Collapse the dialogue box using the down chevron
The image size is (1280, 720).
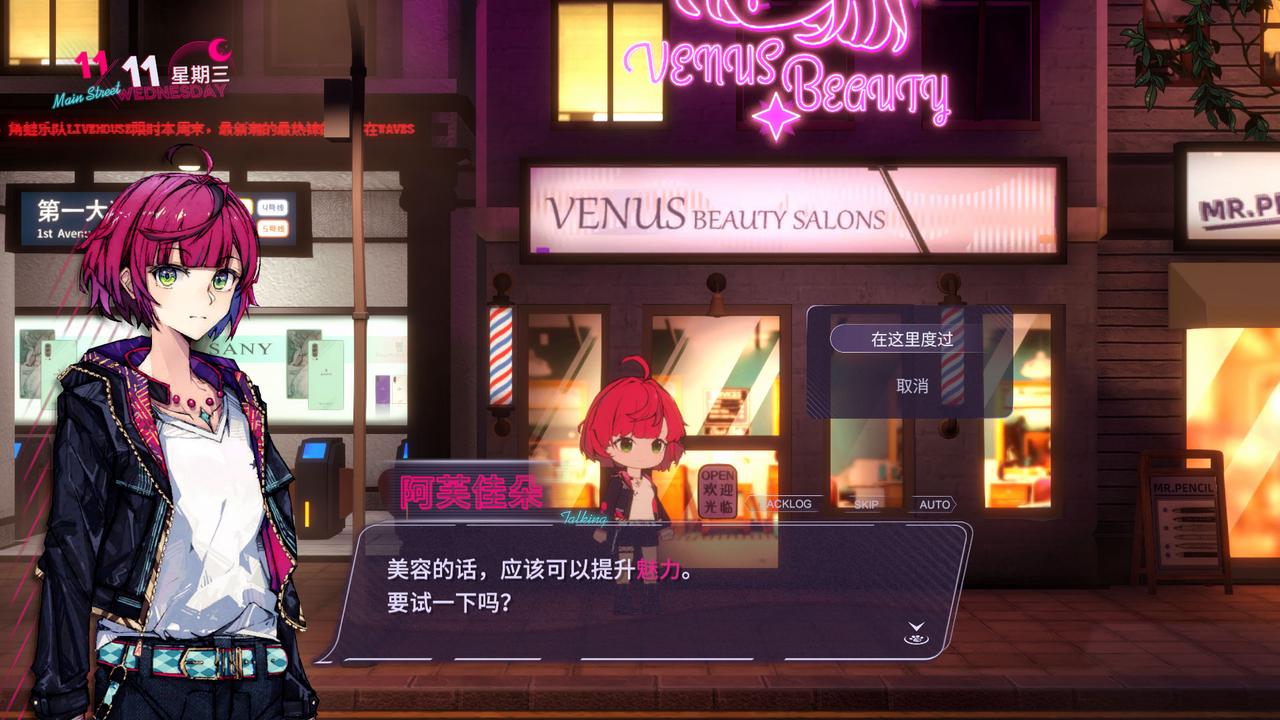pos(915,625)
